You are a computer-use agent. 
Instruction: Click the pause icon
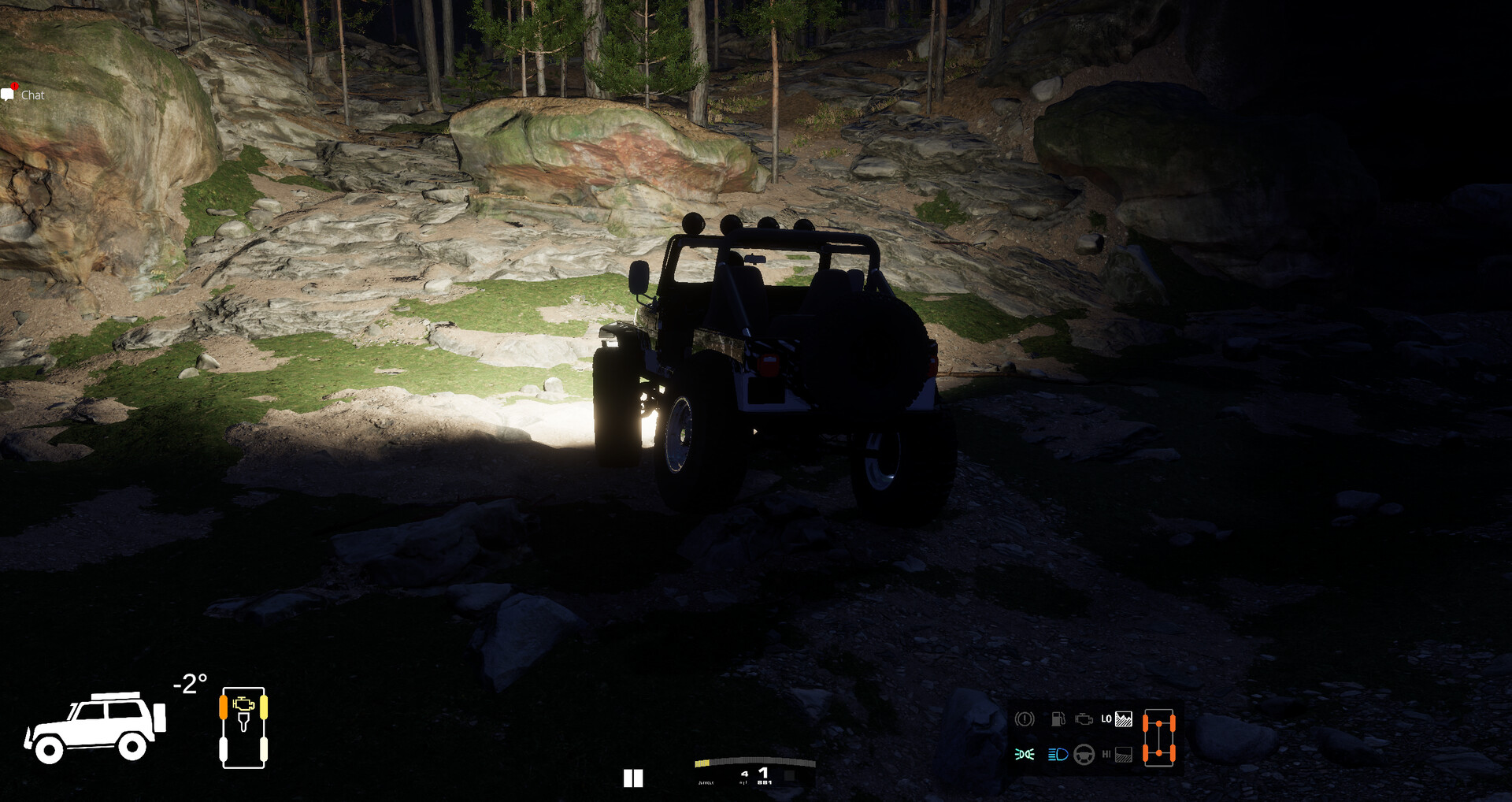pyautogui.click(x=633, y=778)
